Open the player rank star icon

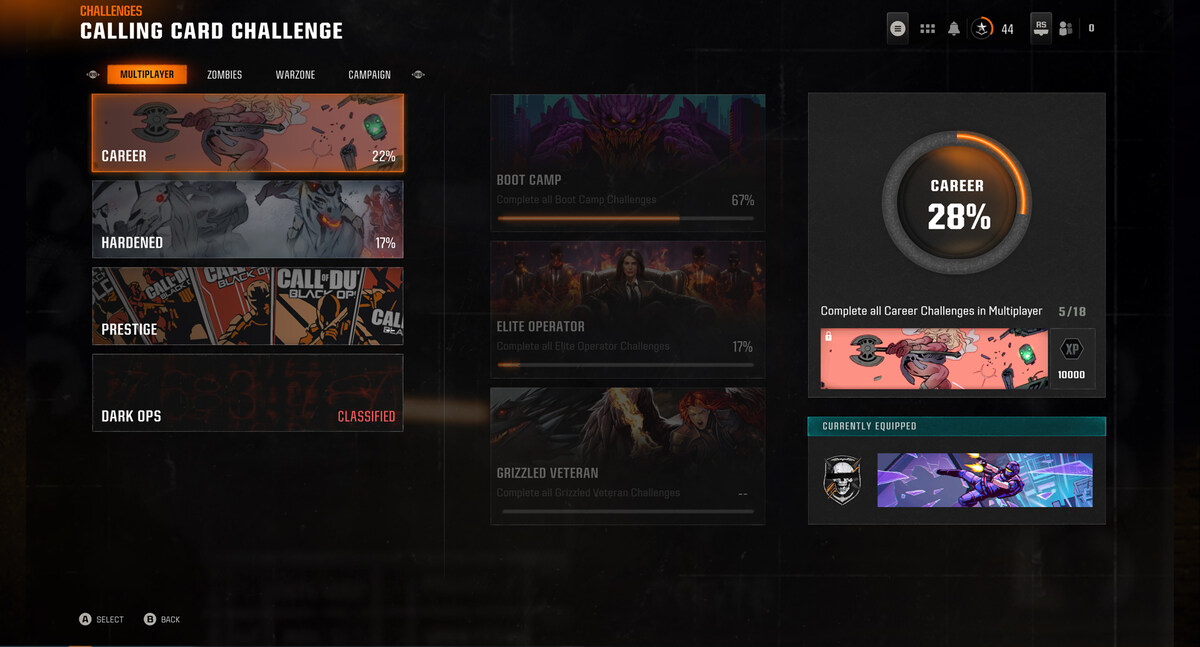point(983,29)
